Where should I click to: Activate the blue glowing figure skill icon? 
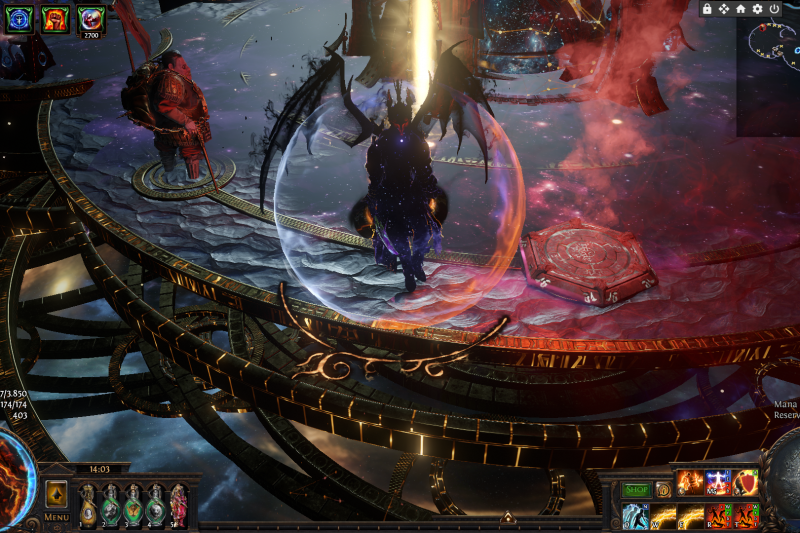click(719, 483)
